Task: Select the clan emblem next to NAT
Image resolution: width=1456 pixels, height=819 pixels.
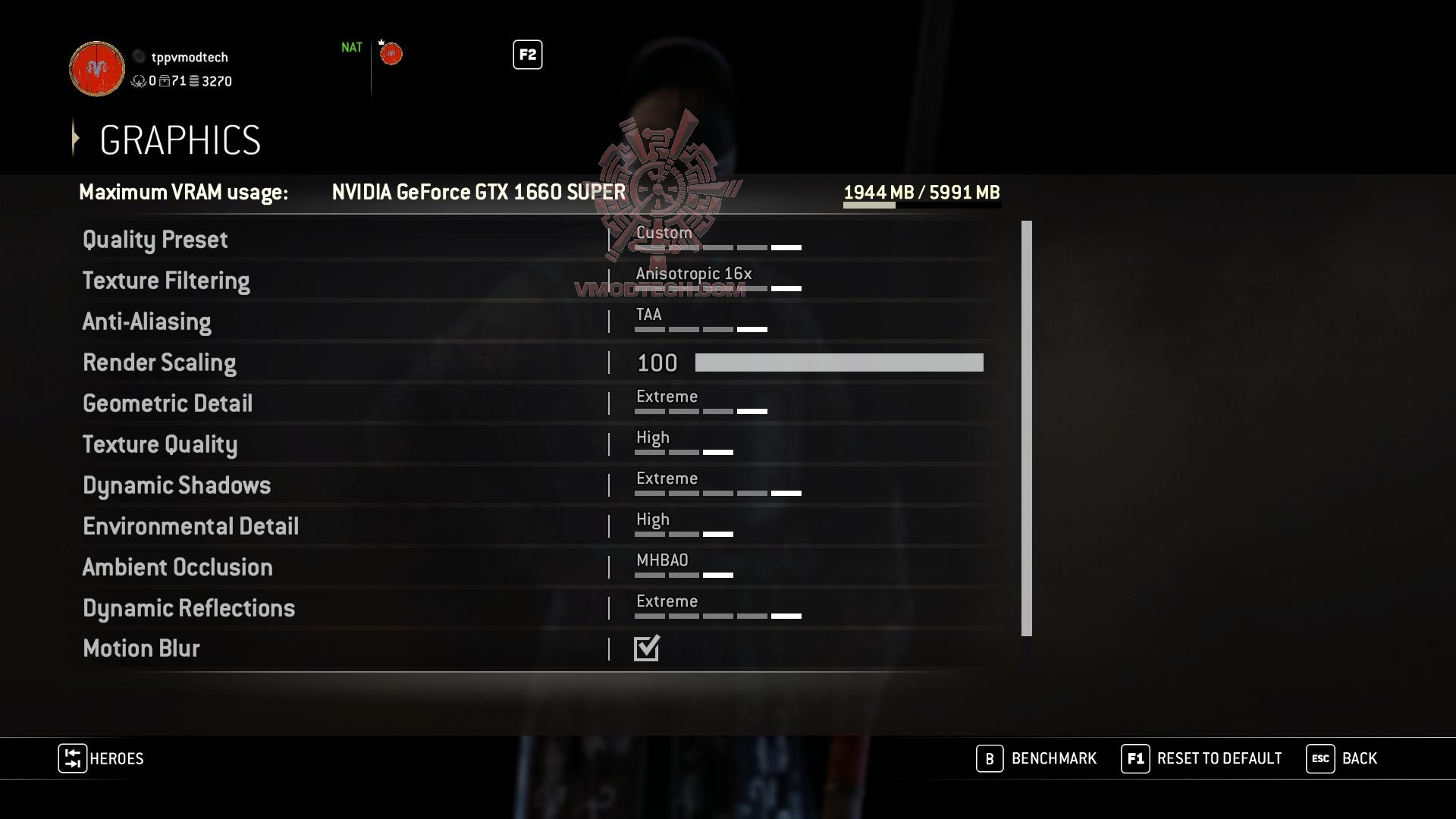Action: click(x=391, y=54)
